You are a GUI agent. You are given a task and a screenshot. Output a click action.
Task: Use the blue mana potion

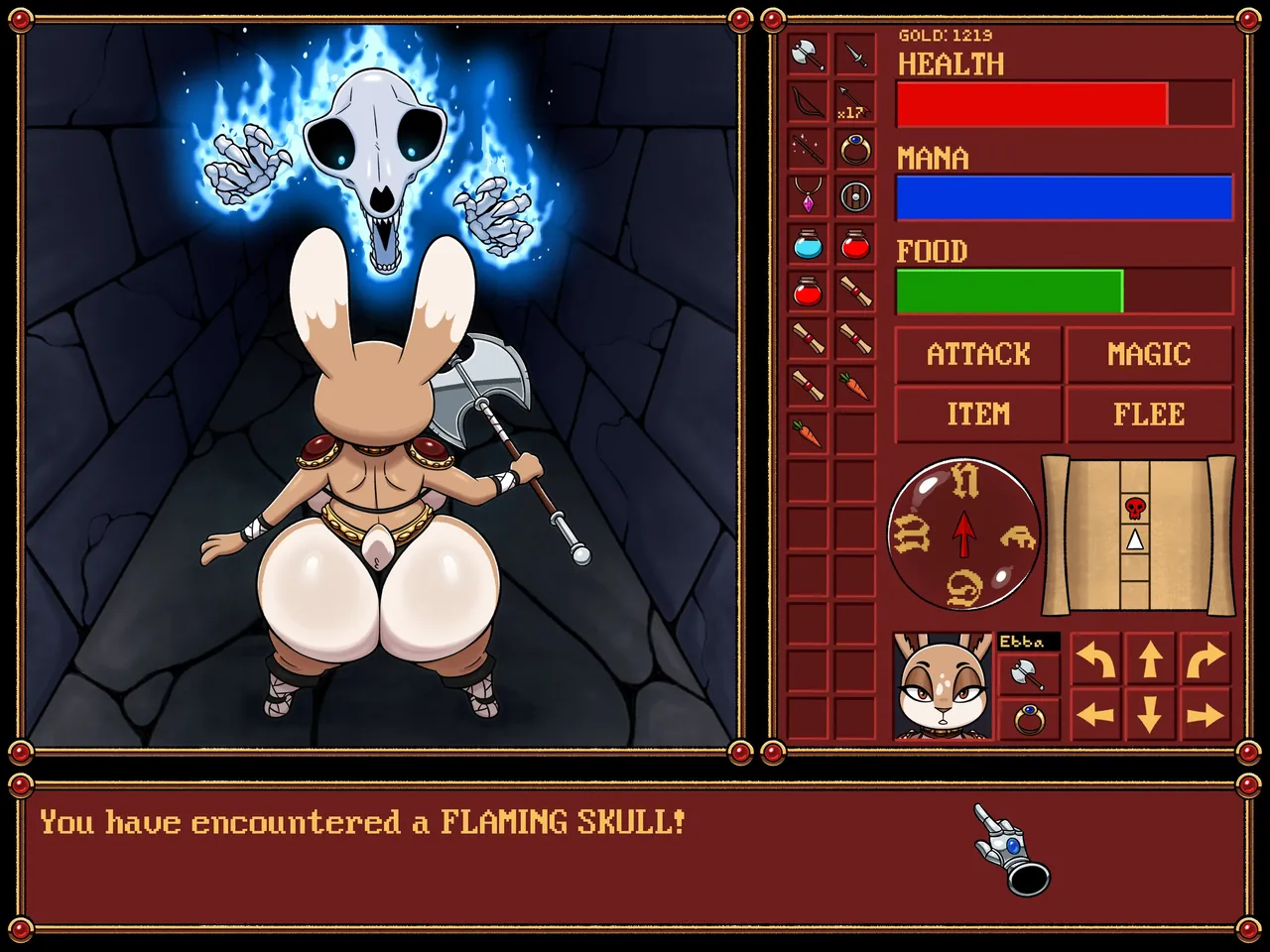coord(808,244)
